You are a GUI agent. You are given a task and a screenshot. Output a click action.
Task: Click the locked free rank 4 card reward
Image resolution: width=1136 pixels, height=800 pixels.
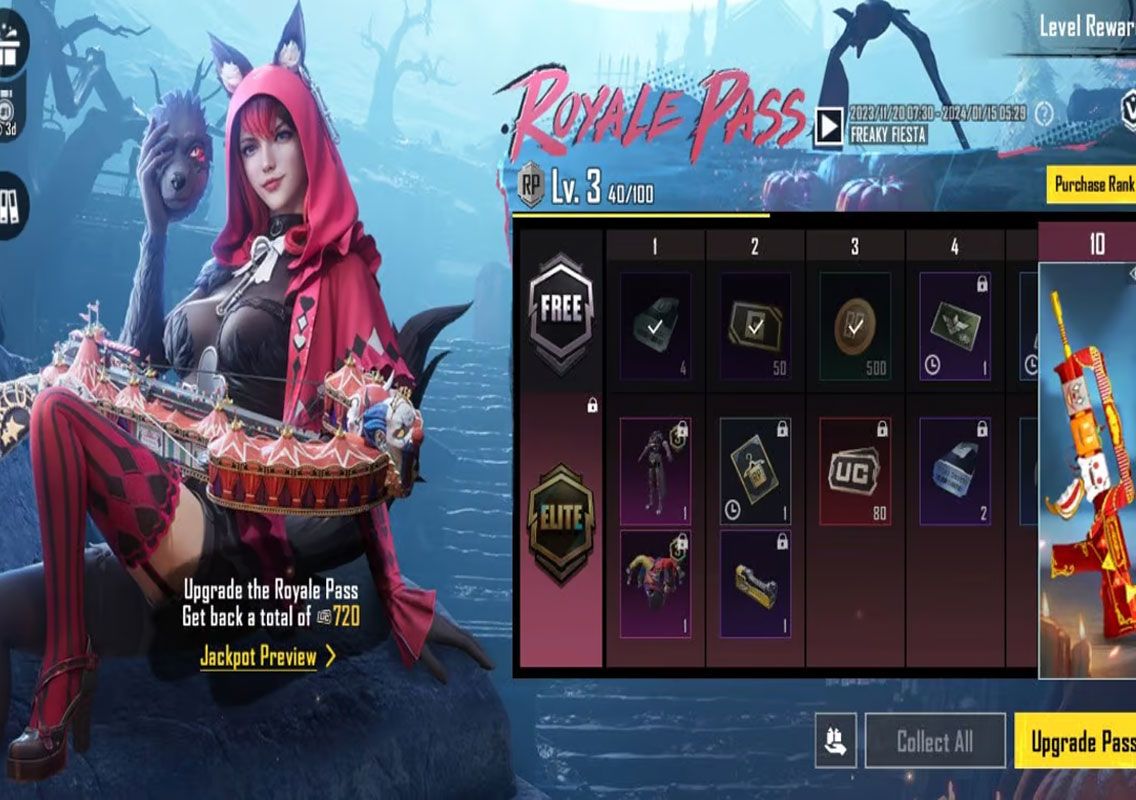tap(954, 326)
